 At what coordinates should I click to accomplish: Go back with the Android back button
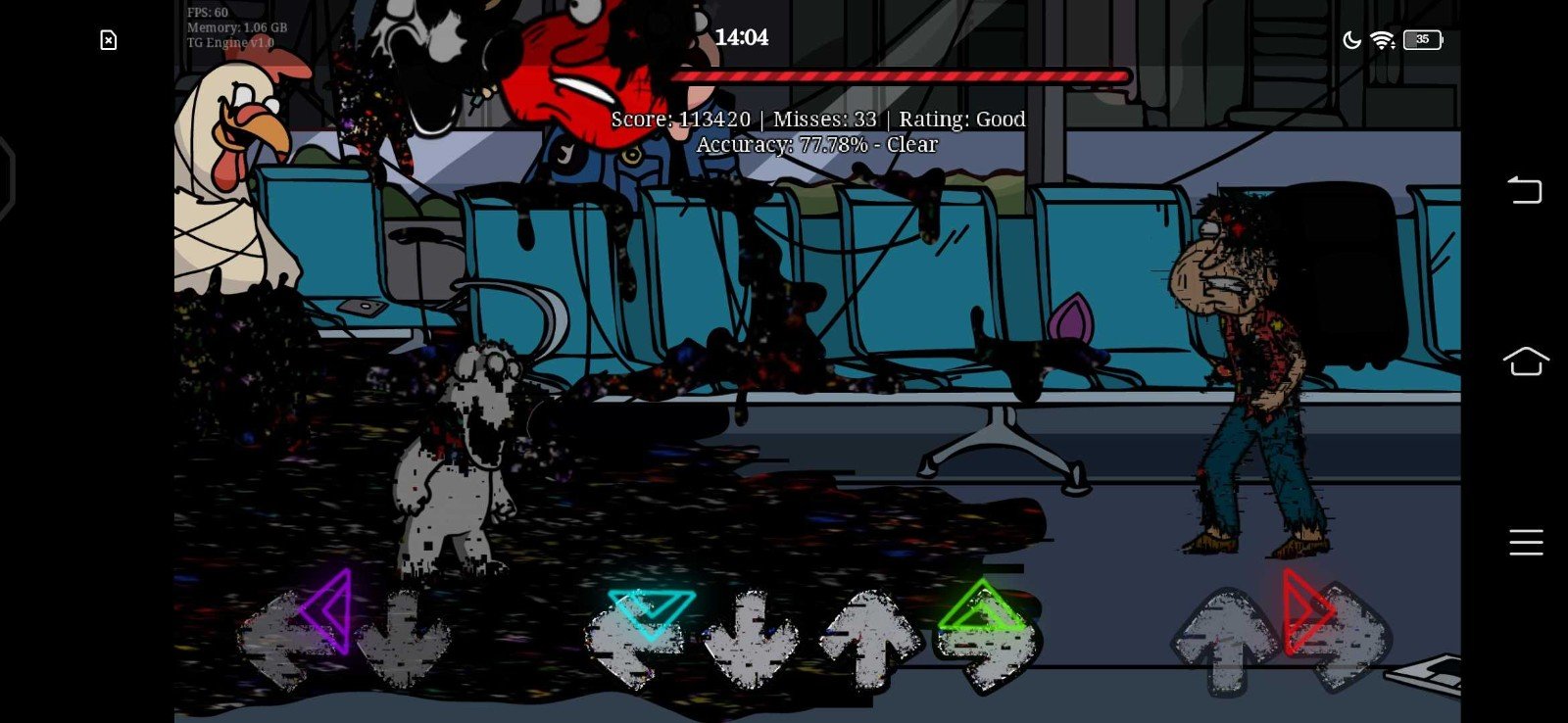pos(1525,189)
